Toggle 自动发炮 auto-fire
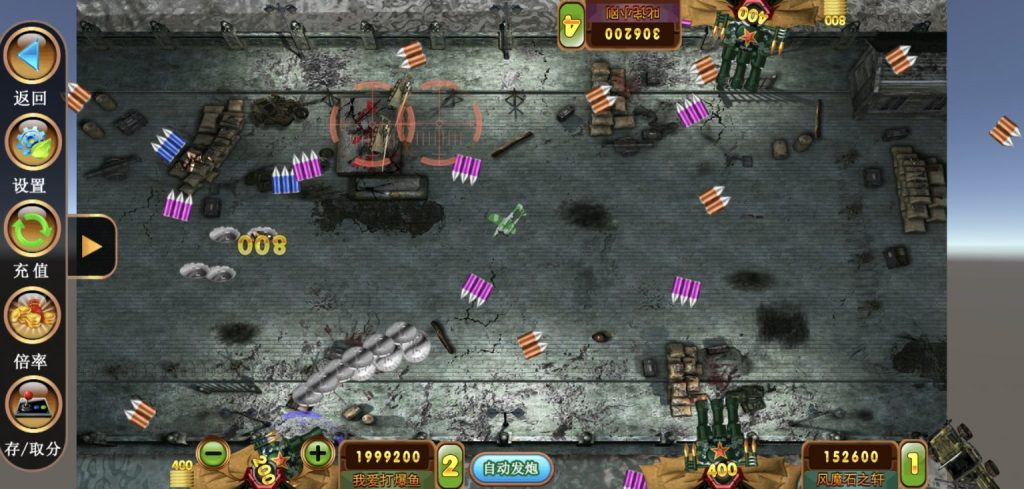The height and width of the screenshot is (489, 1024). [x=511, y=467]
